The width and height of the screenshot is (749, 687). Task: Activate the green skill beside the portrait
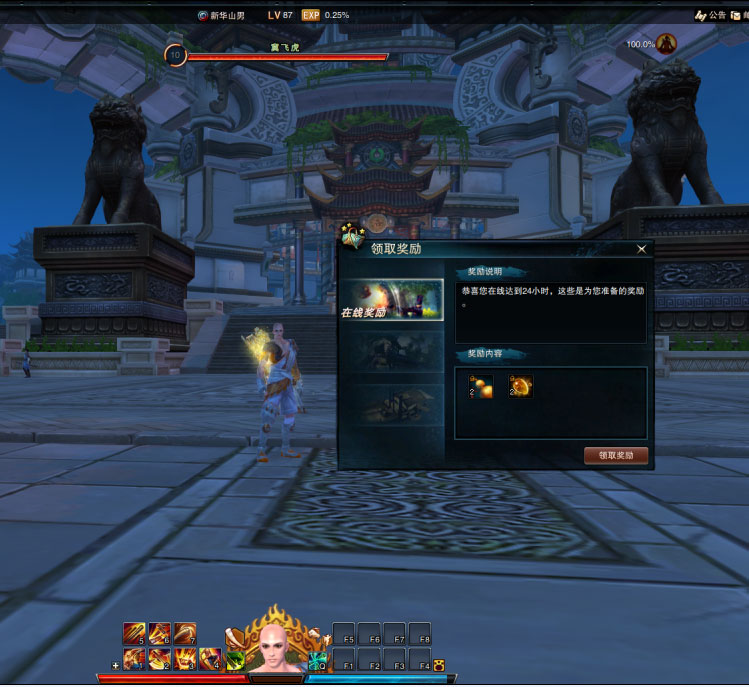pos(235,660)
